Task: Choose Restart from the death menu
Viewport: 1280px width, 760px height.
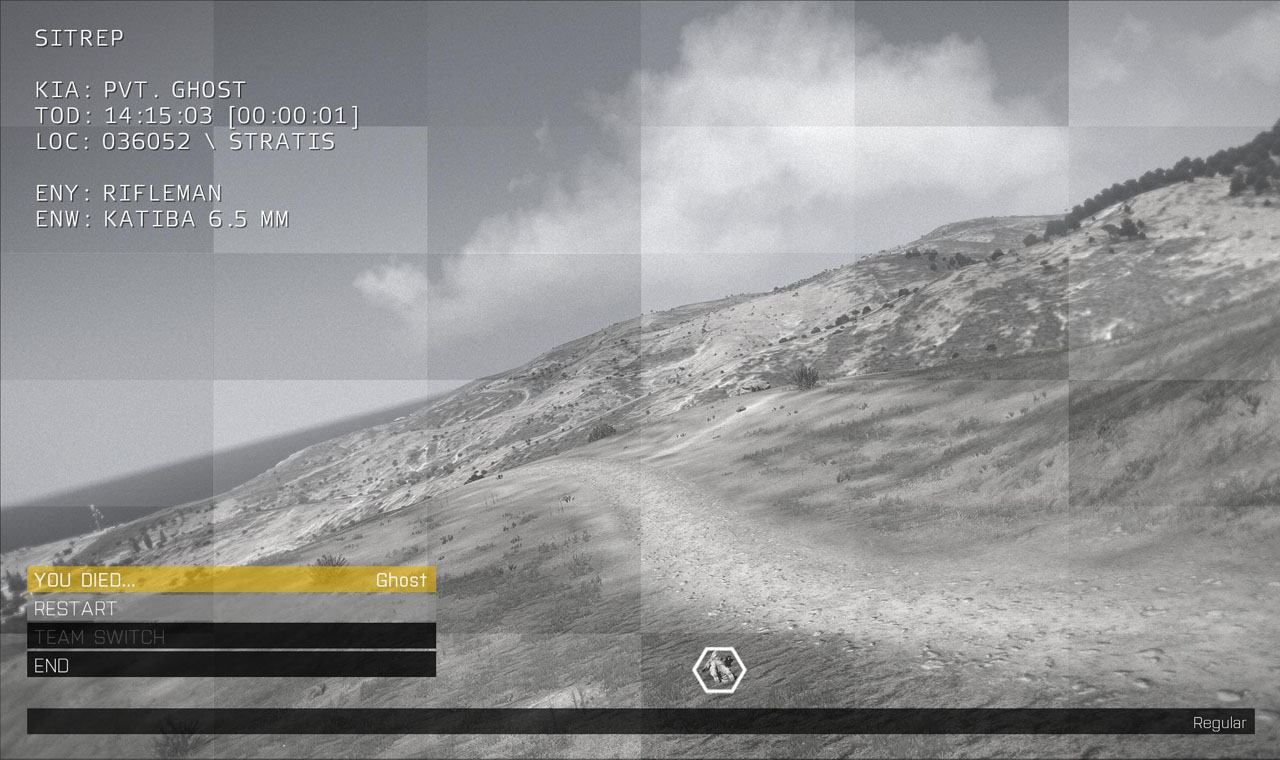Action: [x=231, y=608]
